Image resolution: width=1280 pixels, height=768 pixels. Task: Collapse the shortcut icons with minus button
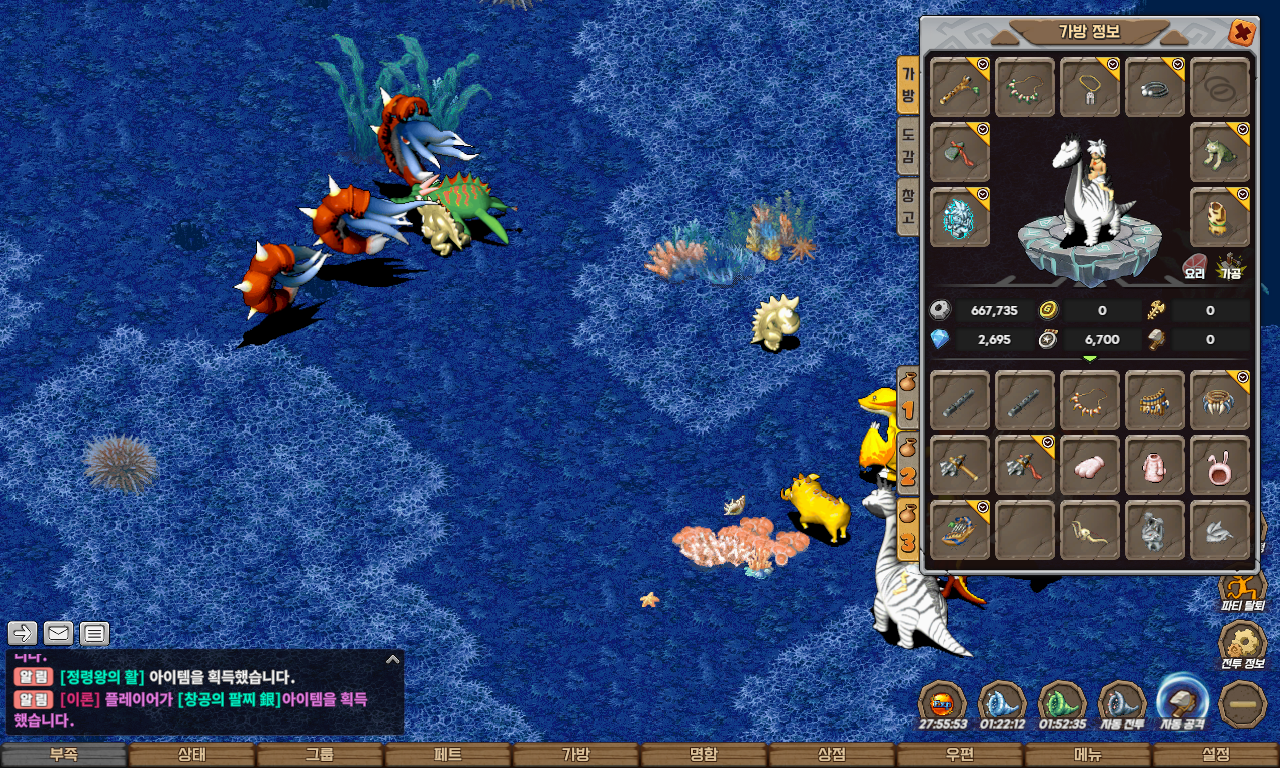coord(1243,704)
